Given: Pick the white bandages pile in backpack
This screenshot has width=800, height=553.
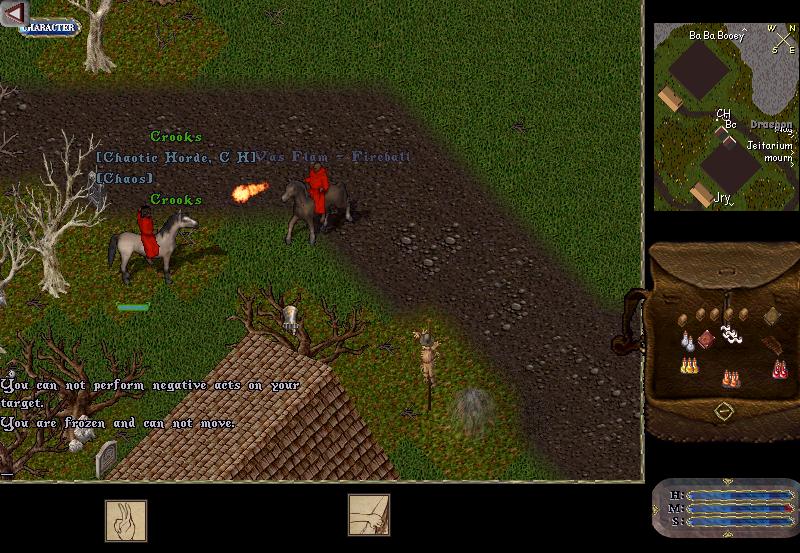Looking at the screenshot, I should 732,335.
